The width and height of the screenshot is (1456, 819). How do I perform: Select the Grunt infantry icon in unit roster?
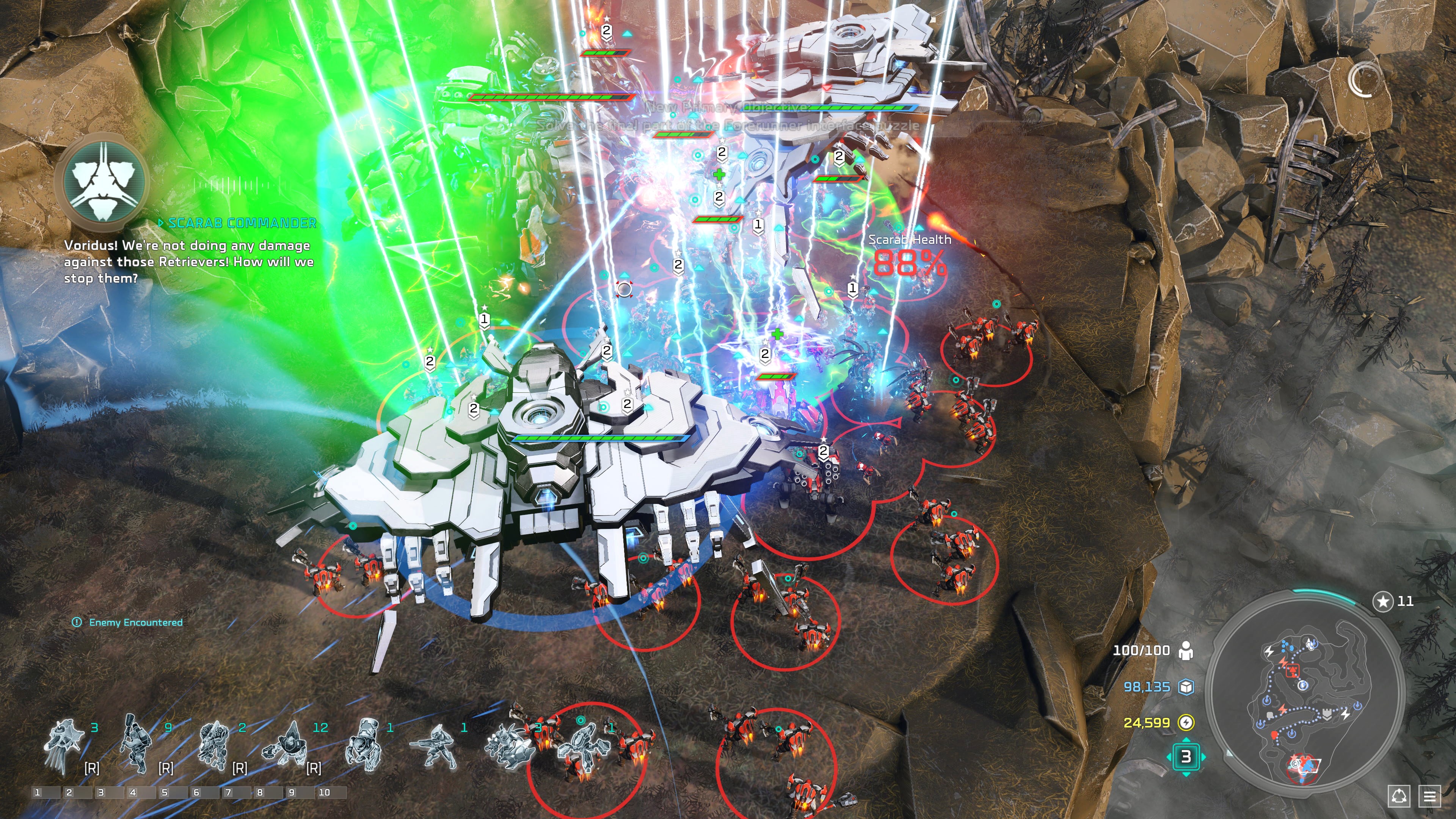click(x=135, y=743)
